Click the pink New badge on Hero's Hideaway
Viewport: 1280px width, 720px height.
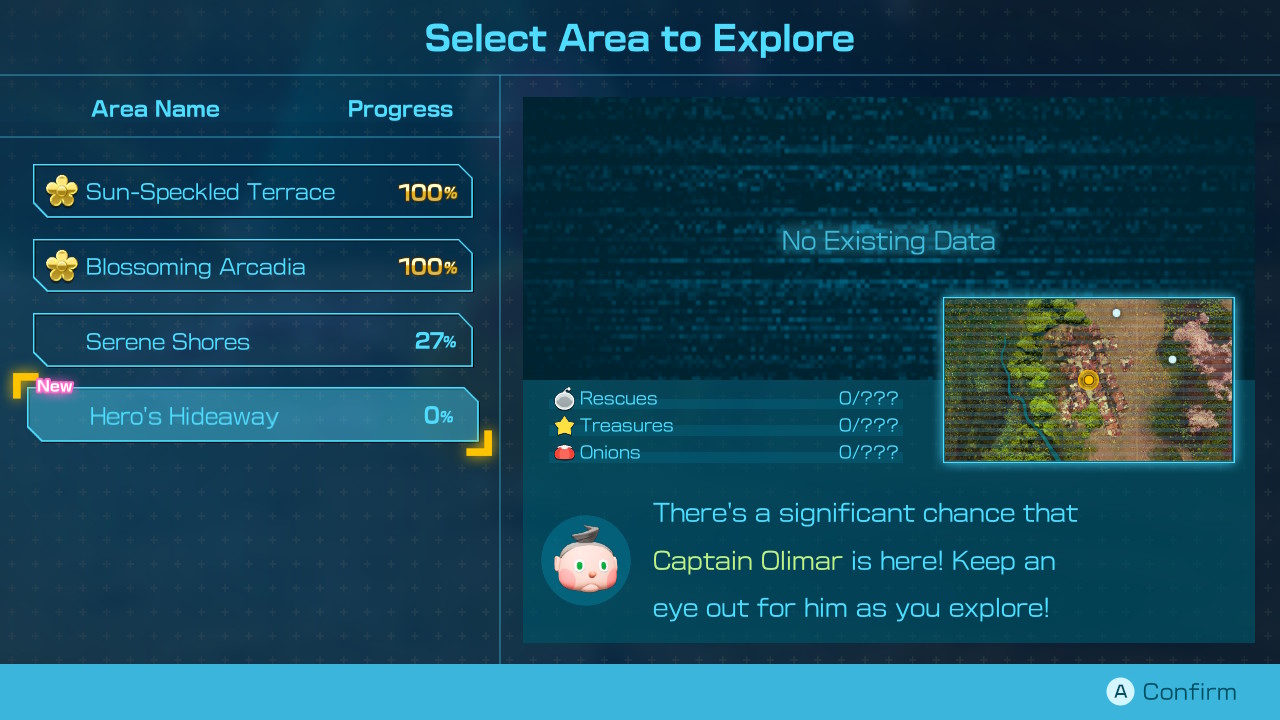pos(55,385)
